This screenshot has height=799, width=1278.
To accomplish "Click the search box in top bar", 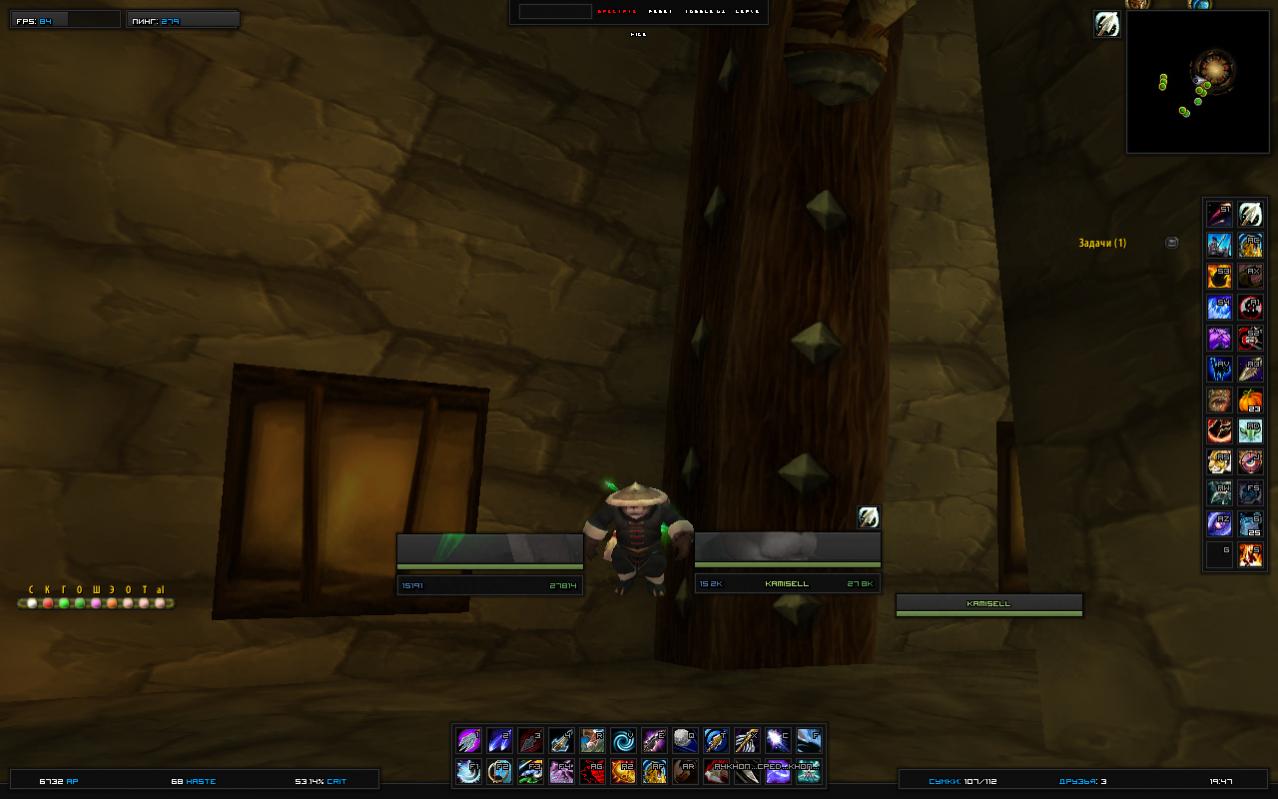I will [555, 12].
